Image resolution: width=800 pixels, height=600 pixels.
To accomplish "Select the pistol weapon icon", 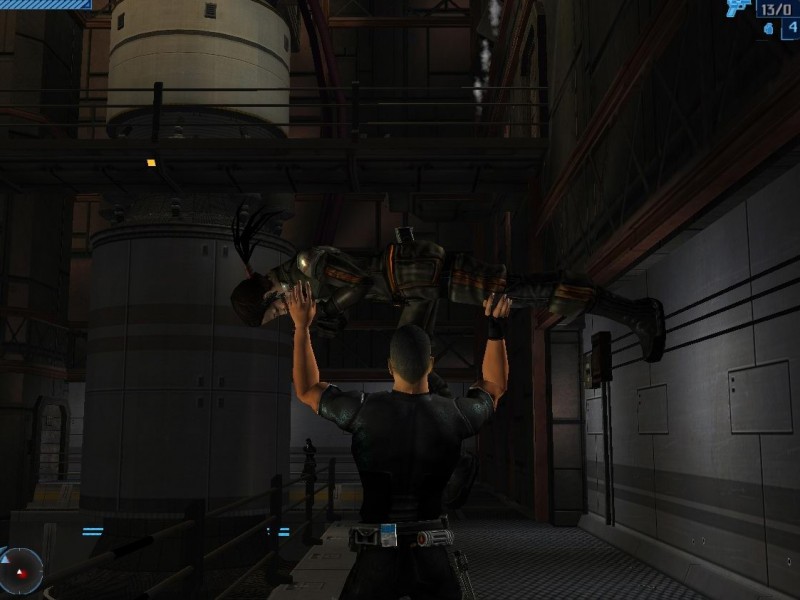I will point(739,9).
